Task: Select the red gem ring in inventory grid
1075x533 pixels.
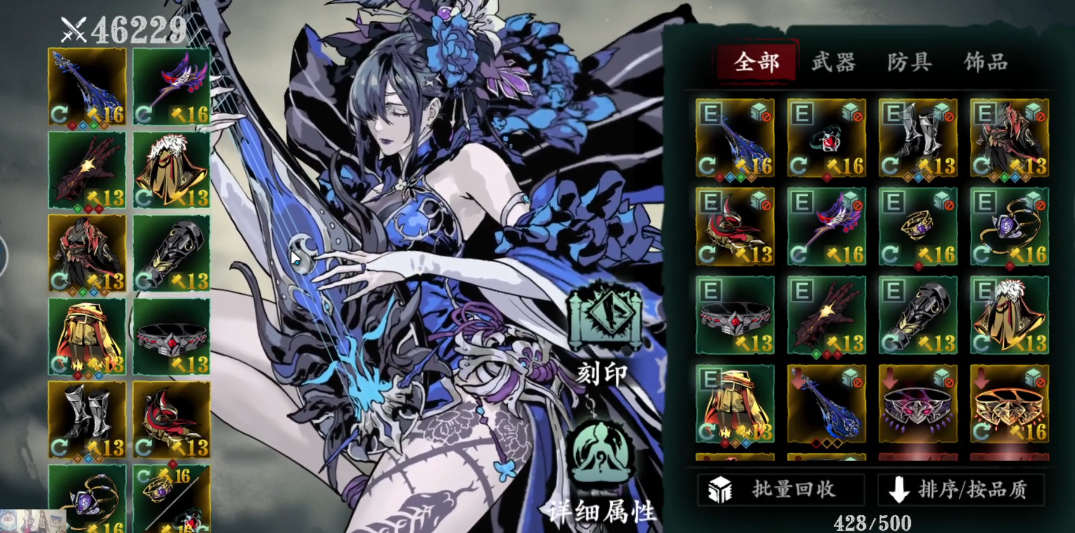Action: click(826, 138)
